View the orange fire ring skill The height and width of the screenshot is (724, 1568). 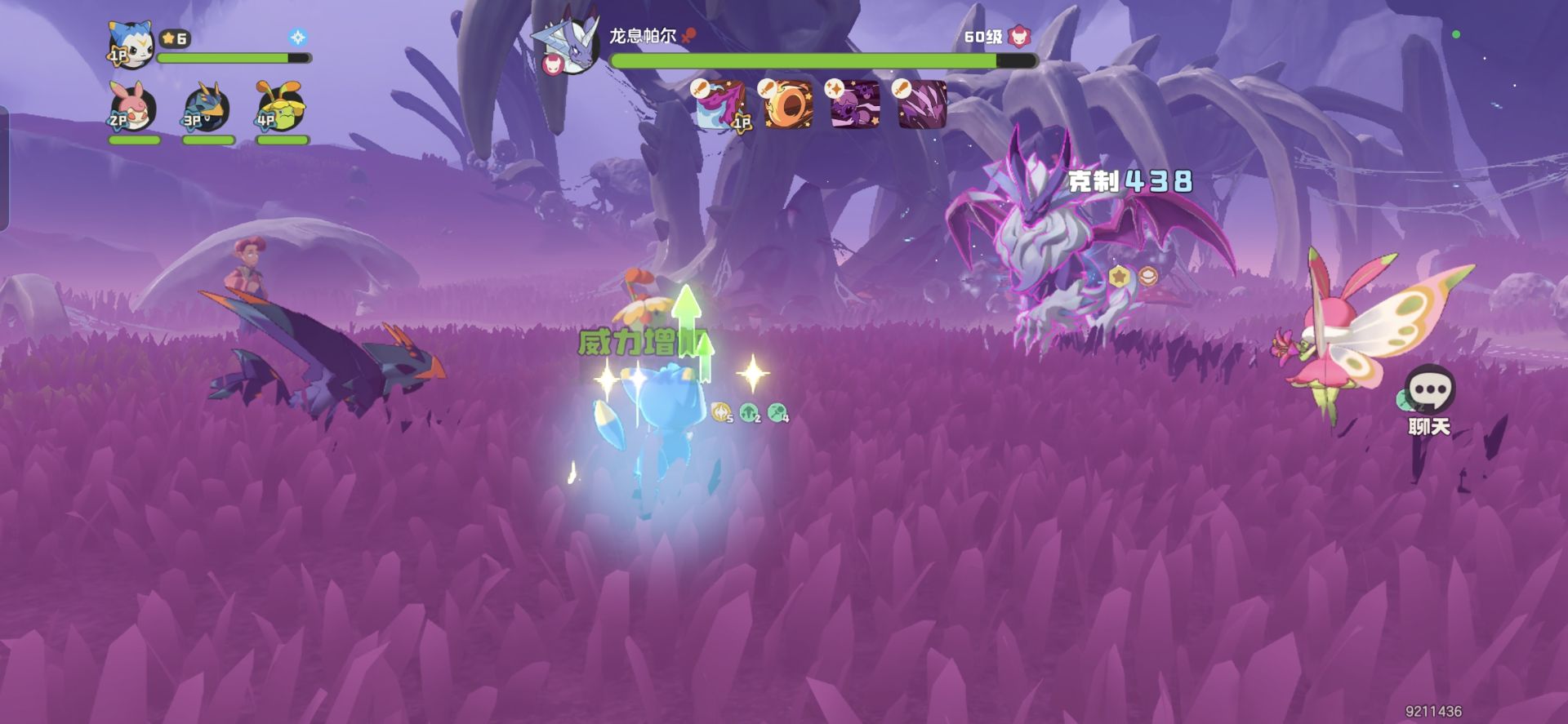(x=788, y=104)
